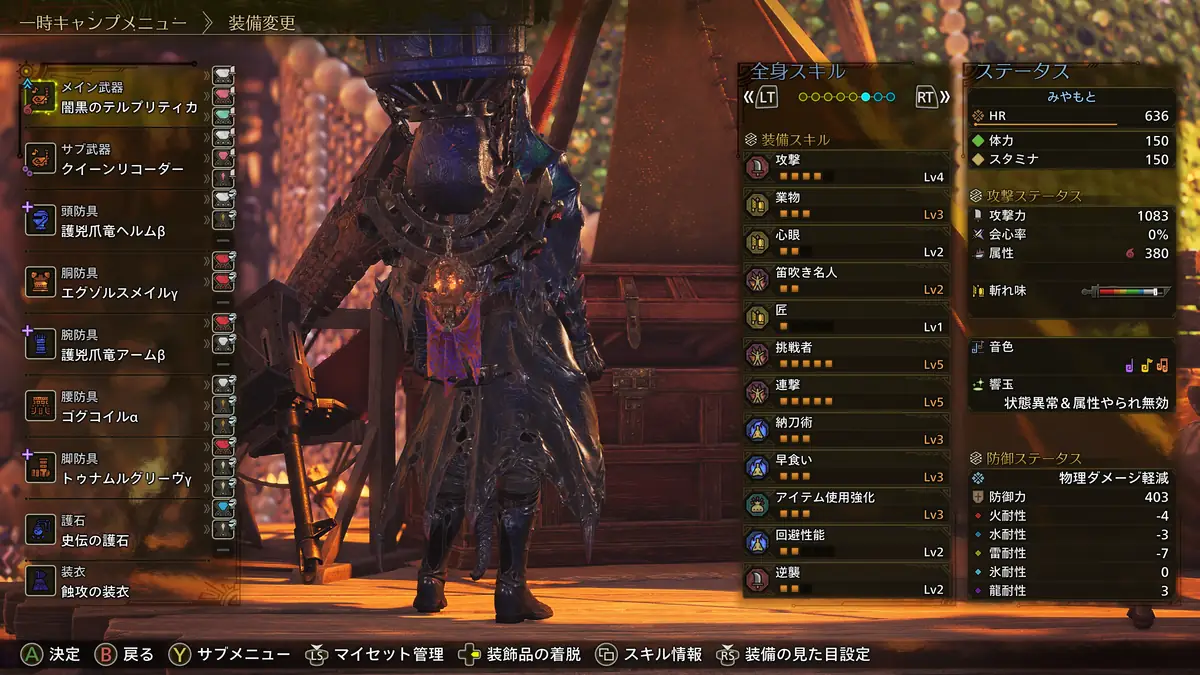Select the 心眼 skill row

tap(845, 242)
